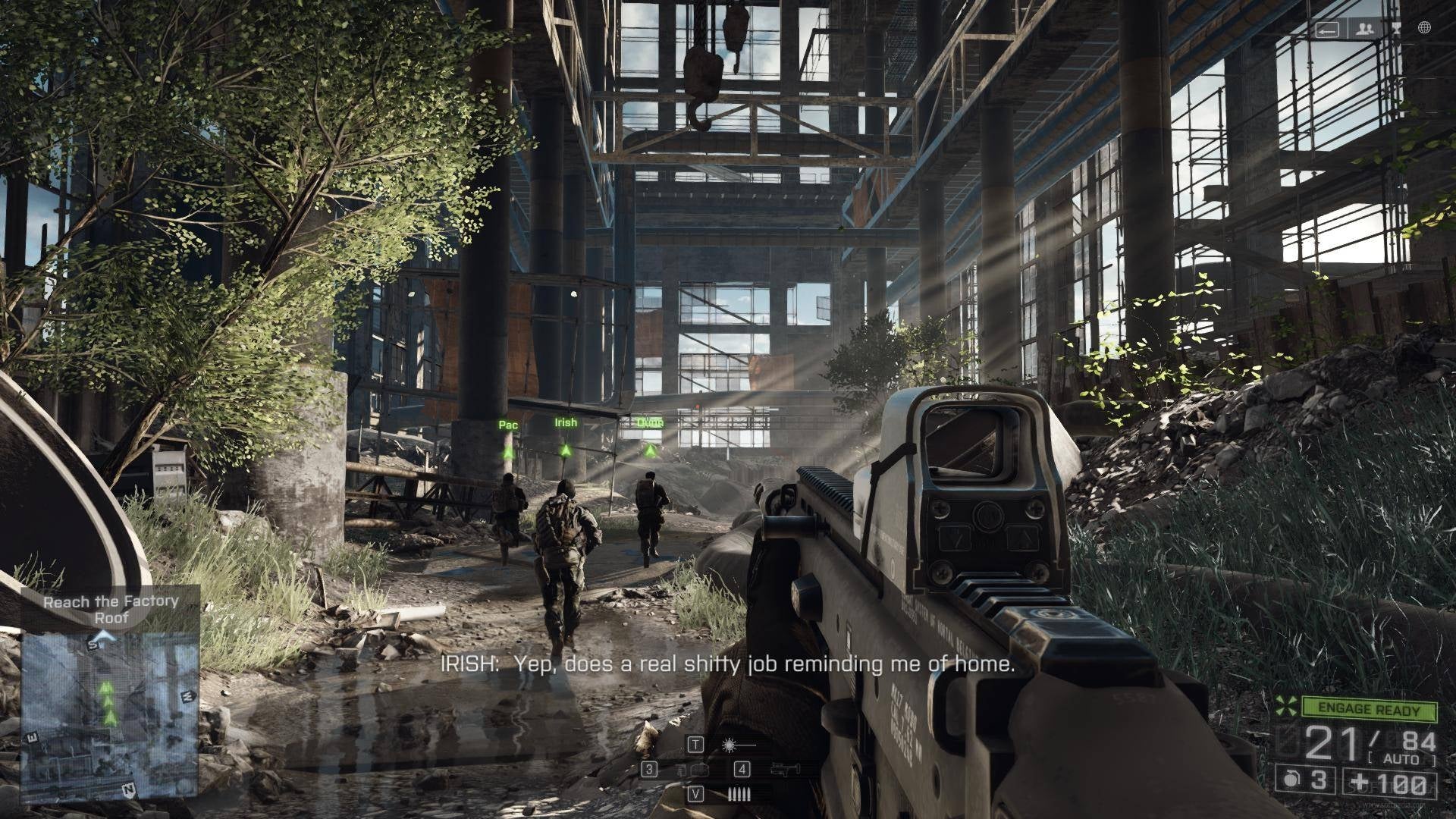The width and height of the screenshot is (1456, 819).
Task: Click the bullets fire mode icon
Action: point(738,795)
